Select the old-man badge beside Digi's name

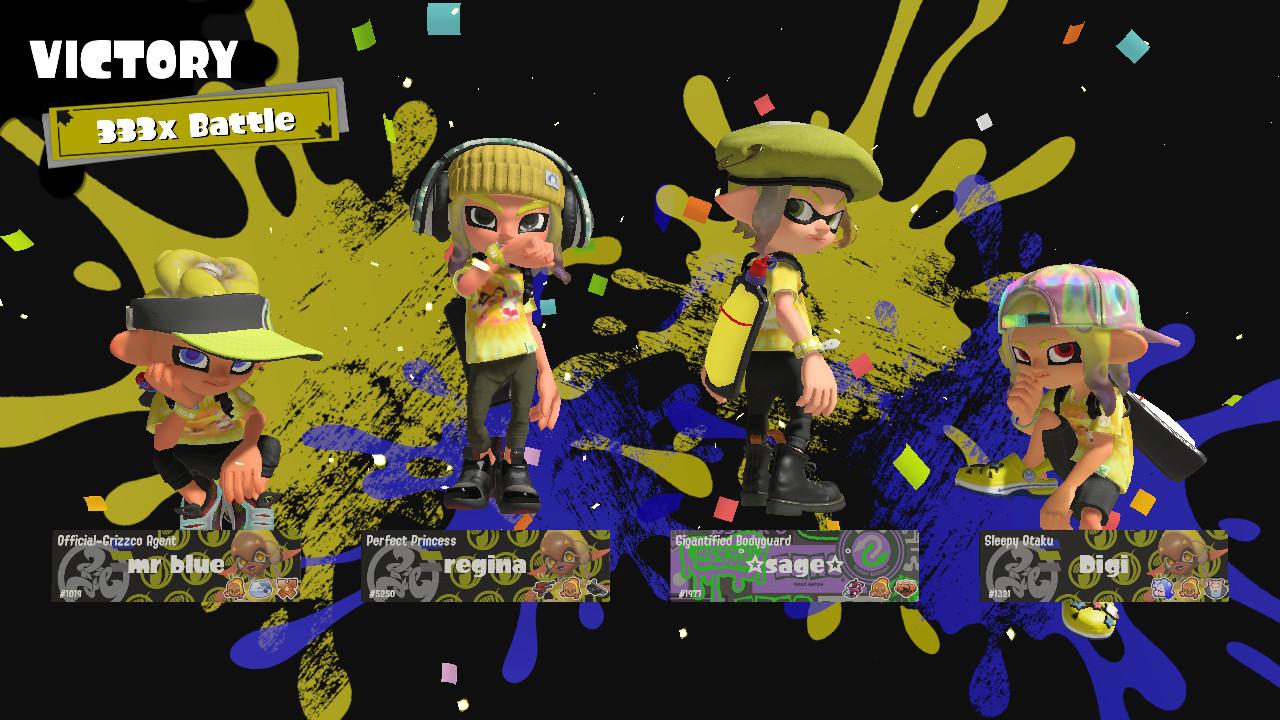1213,588
